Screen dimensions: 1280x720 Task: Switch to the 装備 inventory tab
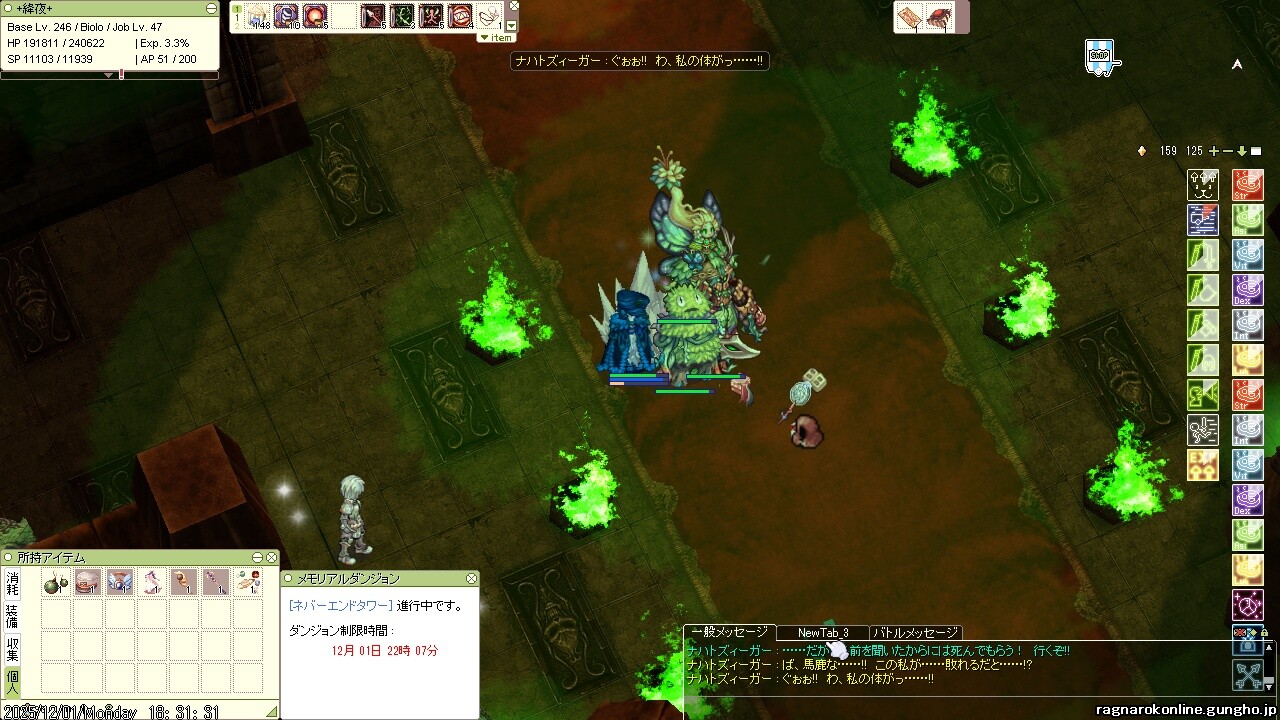pos(12,616)
